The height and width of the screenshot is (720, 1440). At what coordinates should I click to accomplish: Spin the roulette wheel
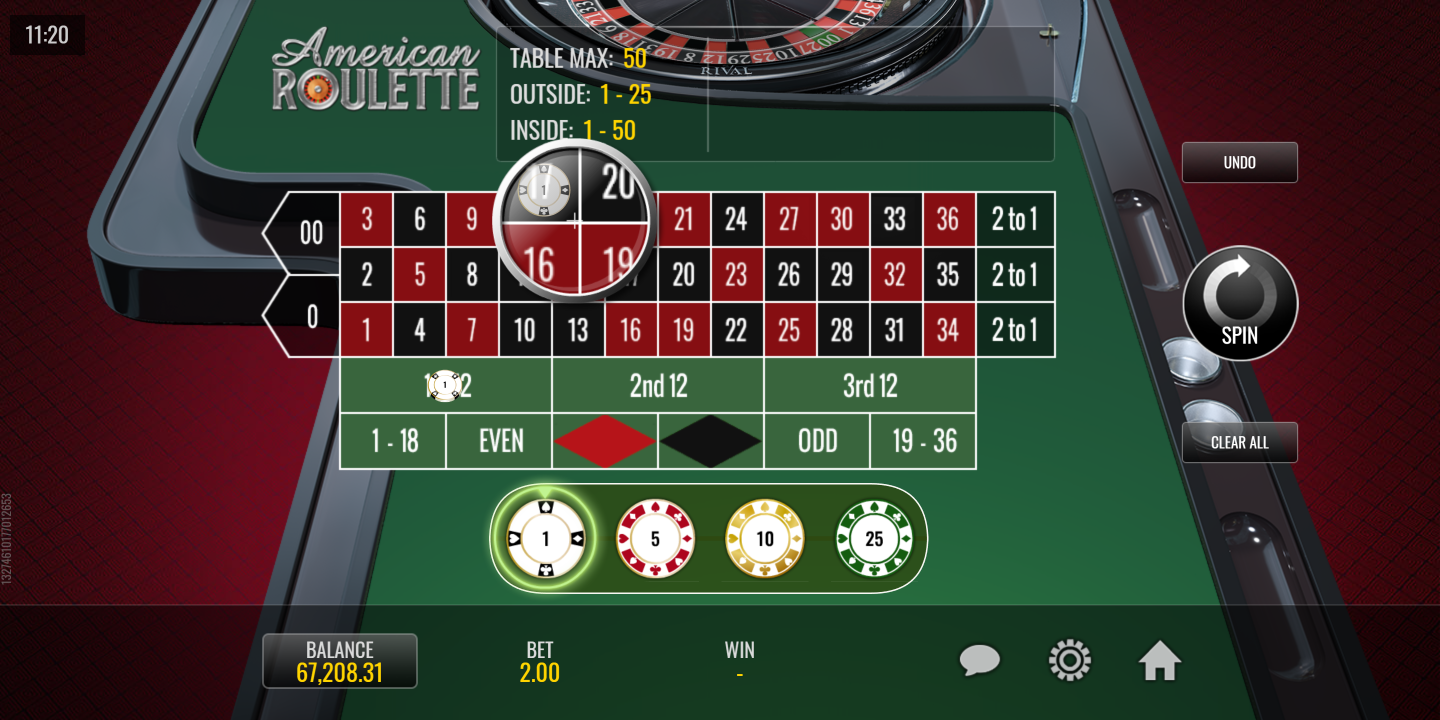[x=1240, y=303]
